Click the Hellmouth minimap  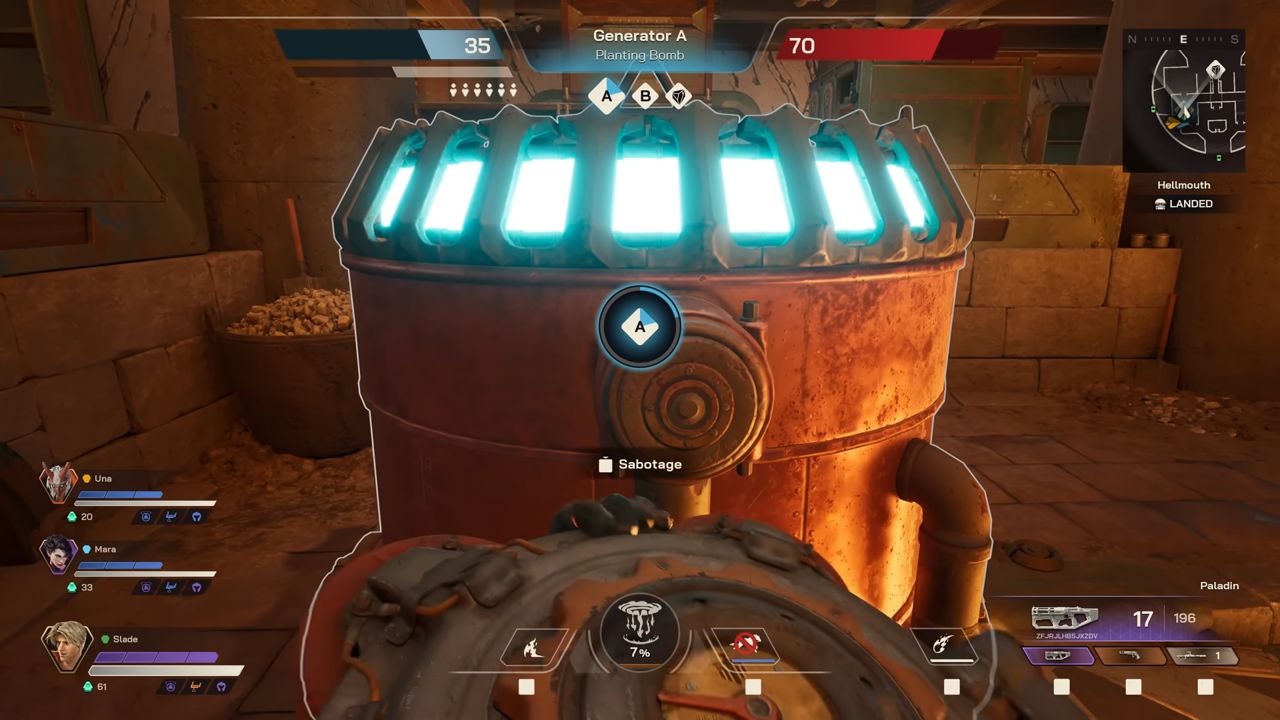[1184, 100]
